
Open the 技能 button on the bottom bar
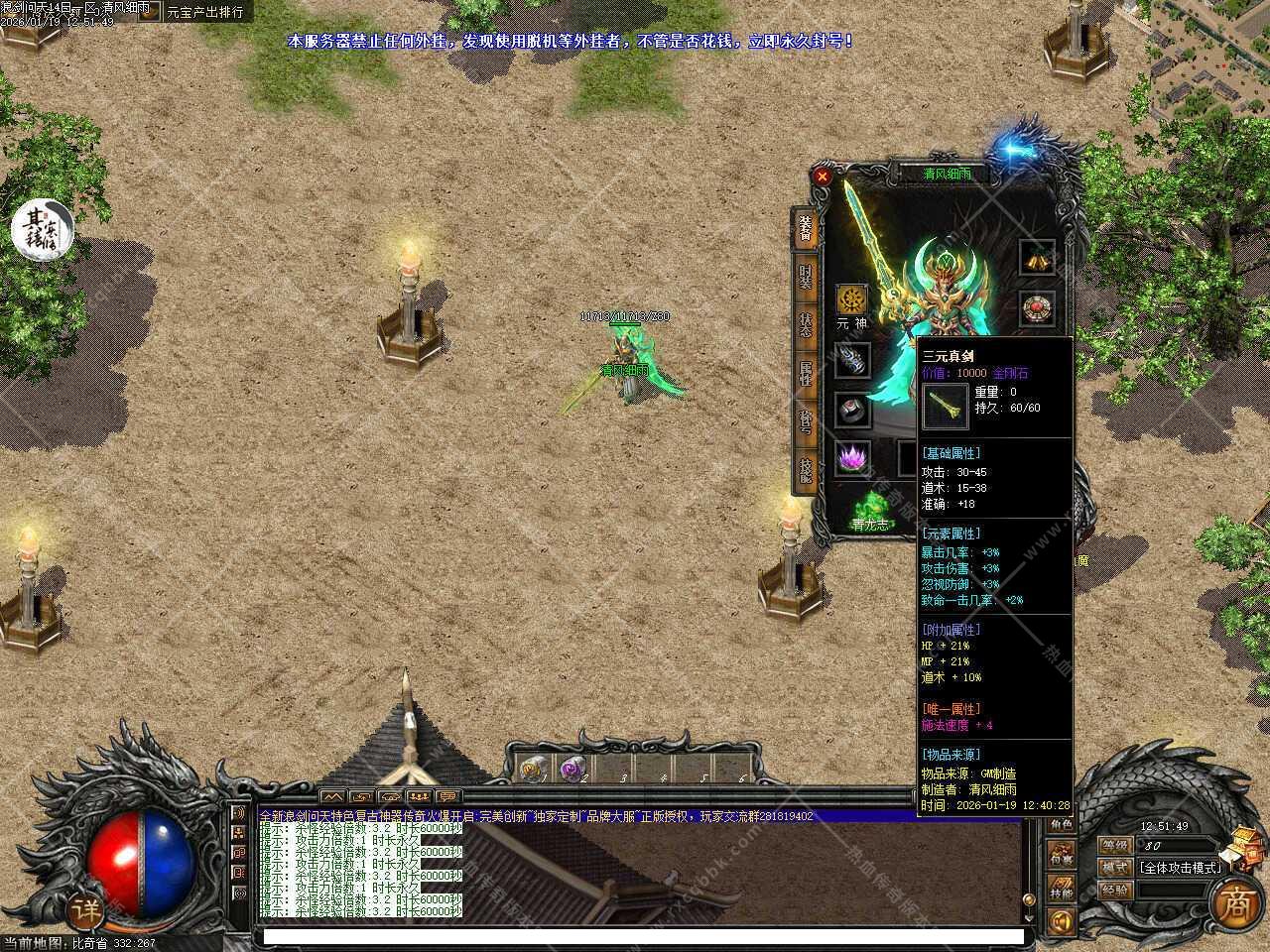tap(1061, 890)
